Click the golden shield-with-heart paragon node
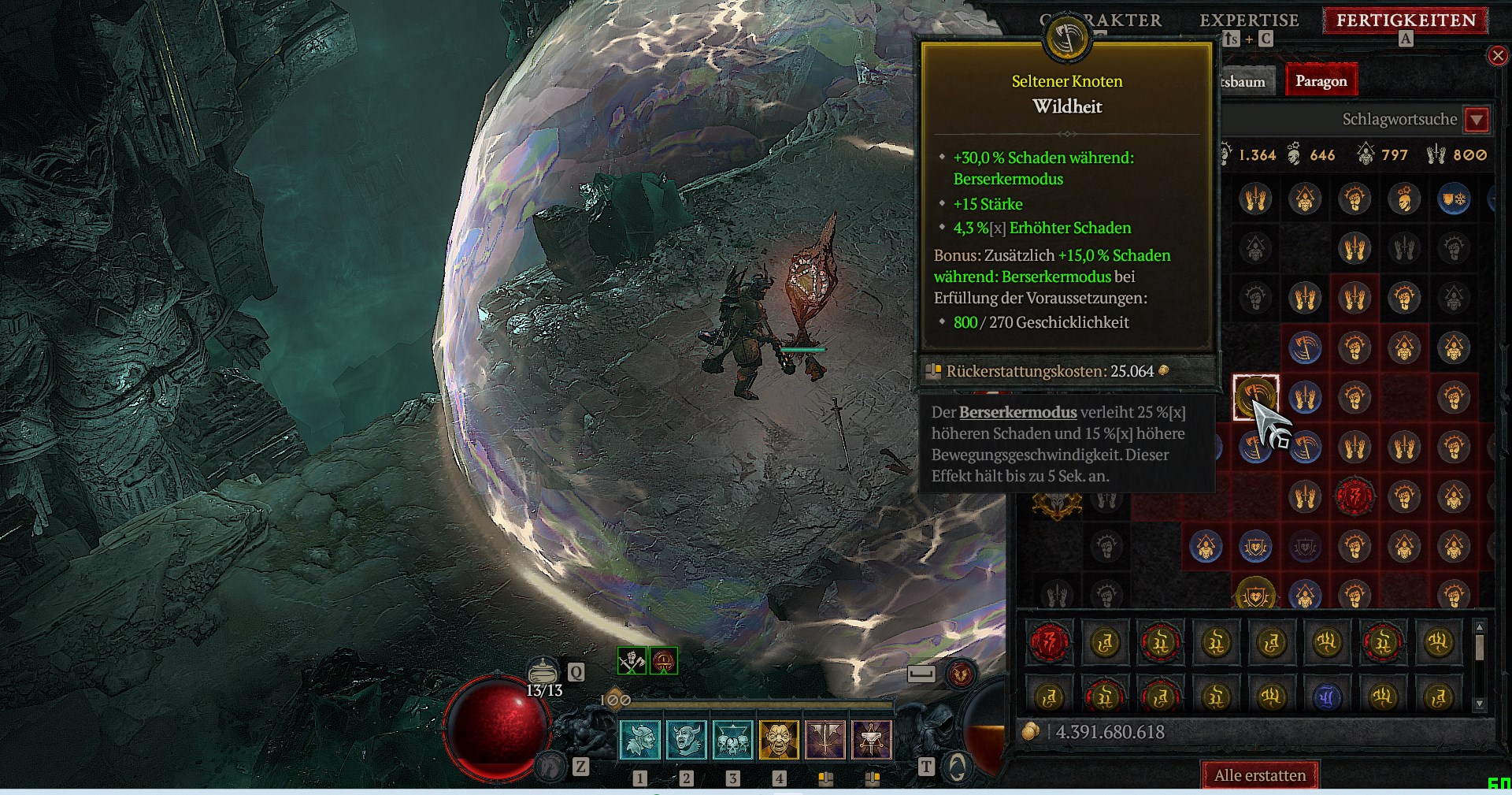 [1255, 595]
